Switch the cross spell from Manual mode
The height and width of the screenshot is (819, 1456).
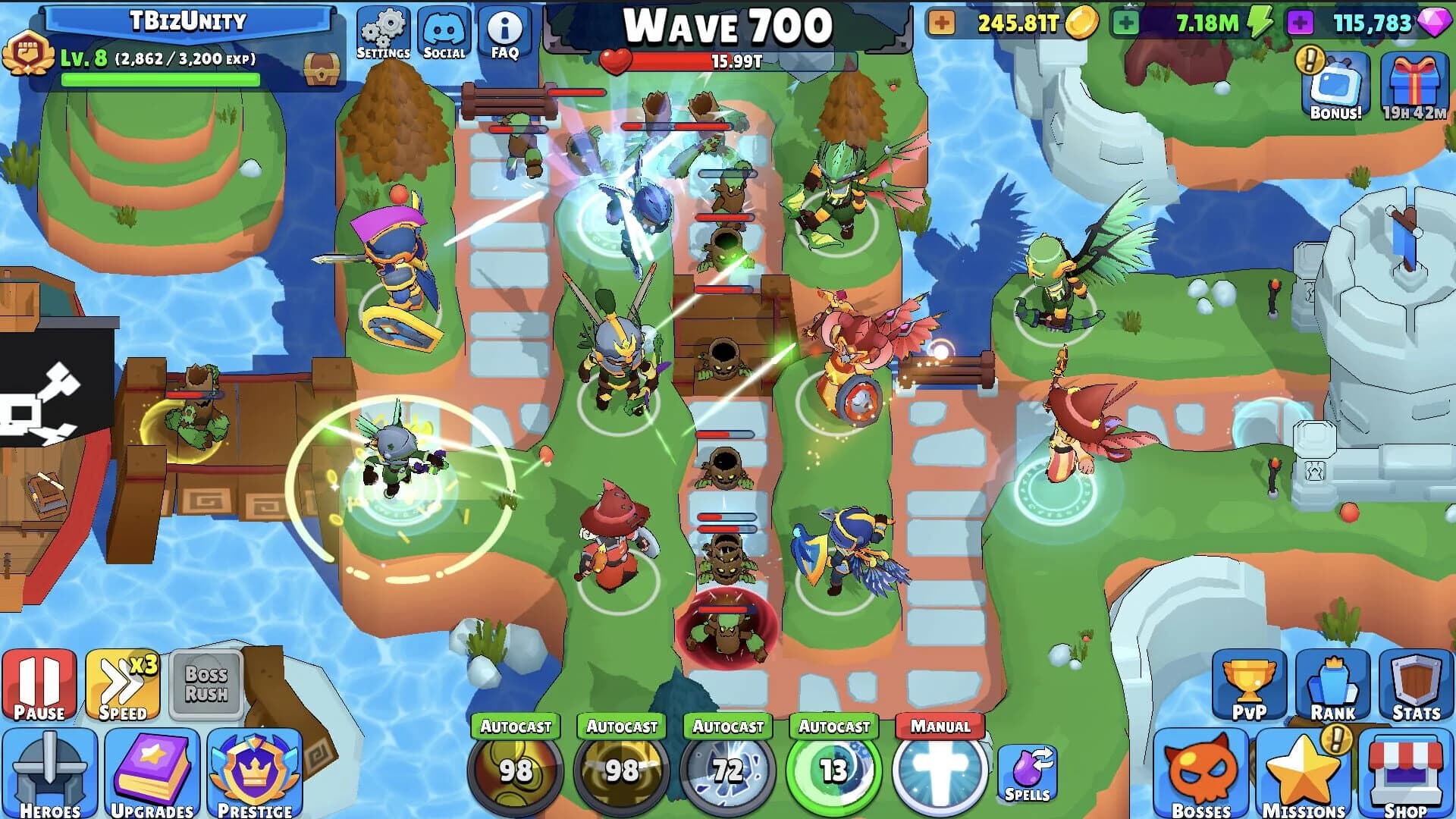[x=940, y=725]
